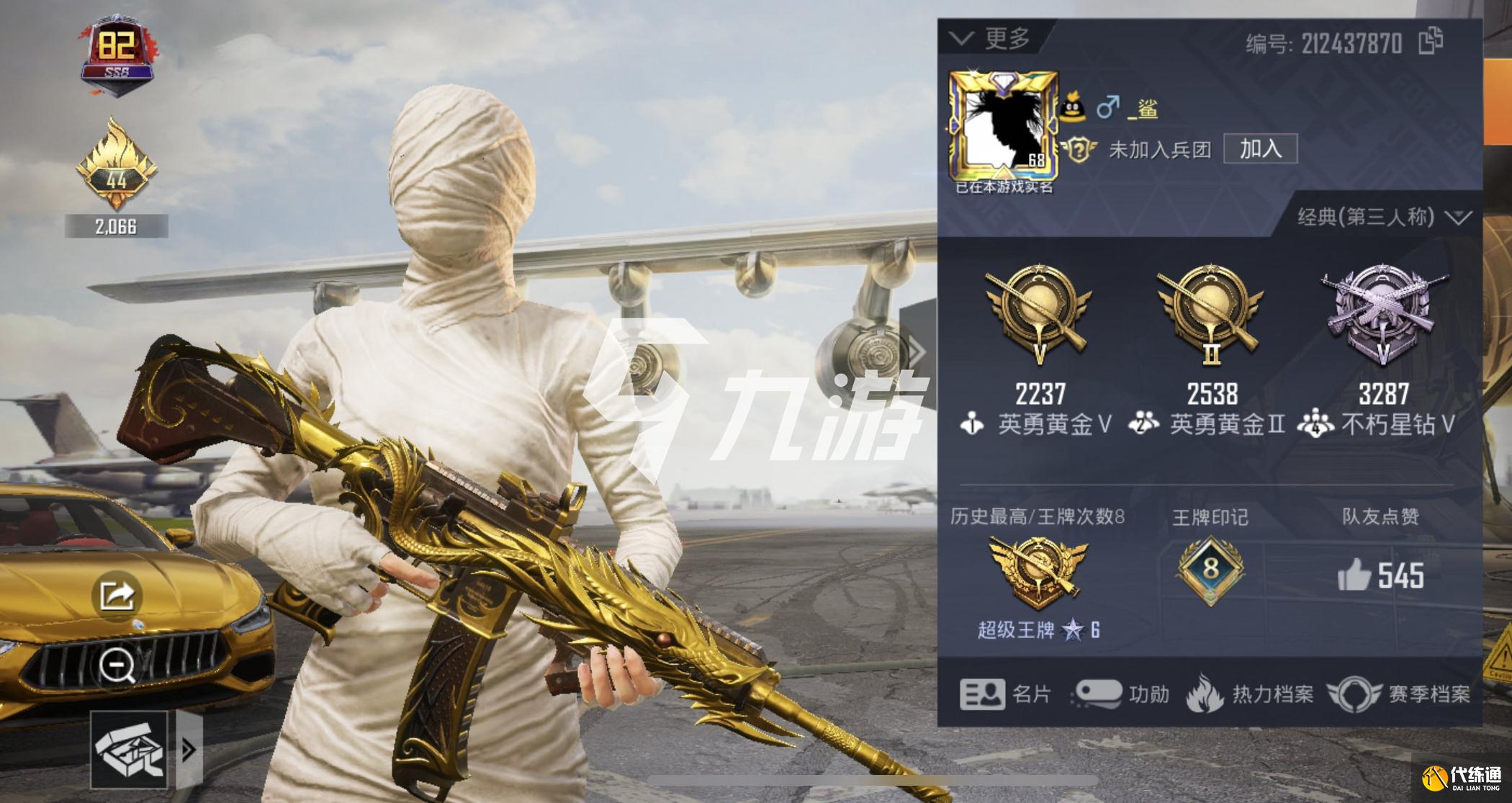
Task: Switch to the 名片 card tab
Action: point(1005,694)
